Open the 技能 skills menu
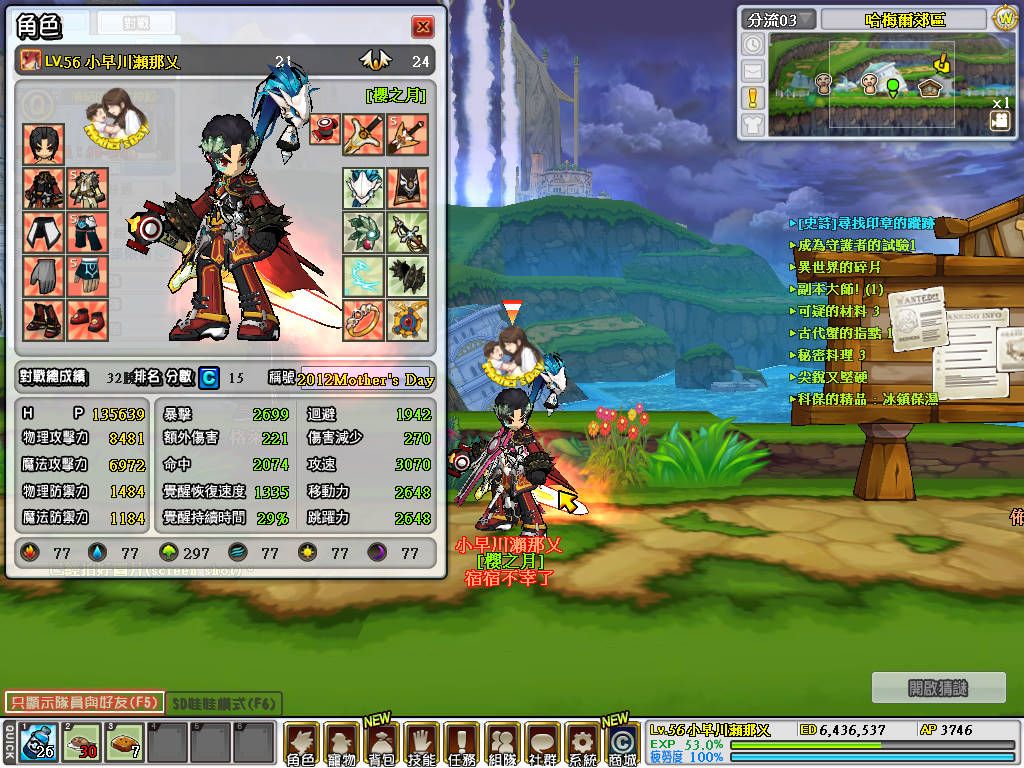This screenshot has width=1024, height=768. (421, 745)
